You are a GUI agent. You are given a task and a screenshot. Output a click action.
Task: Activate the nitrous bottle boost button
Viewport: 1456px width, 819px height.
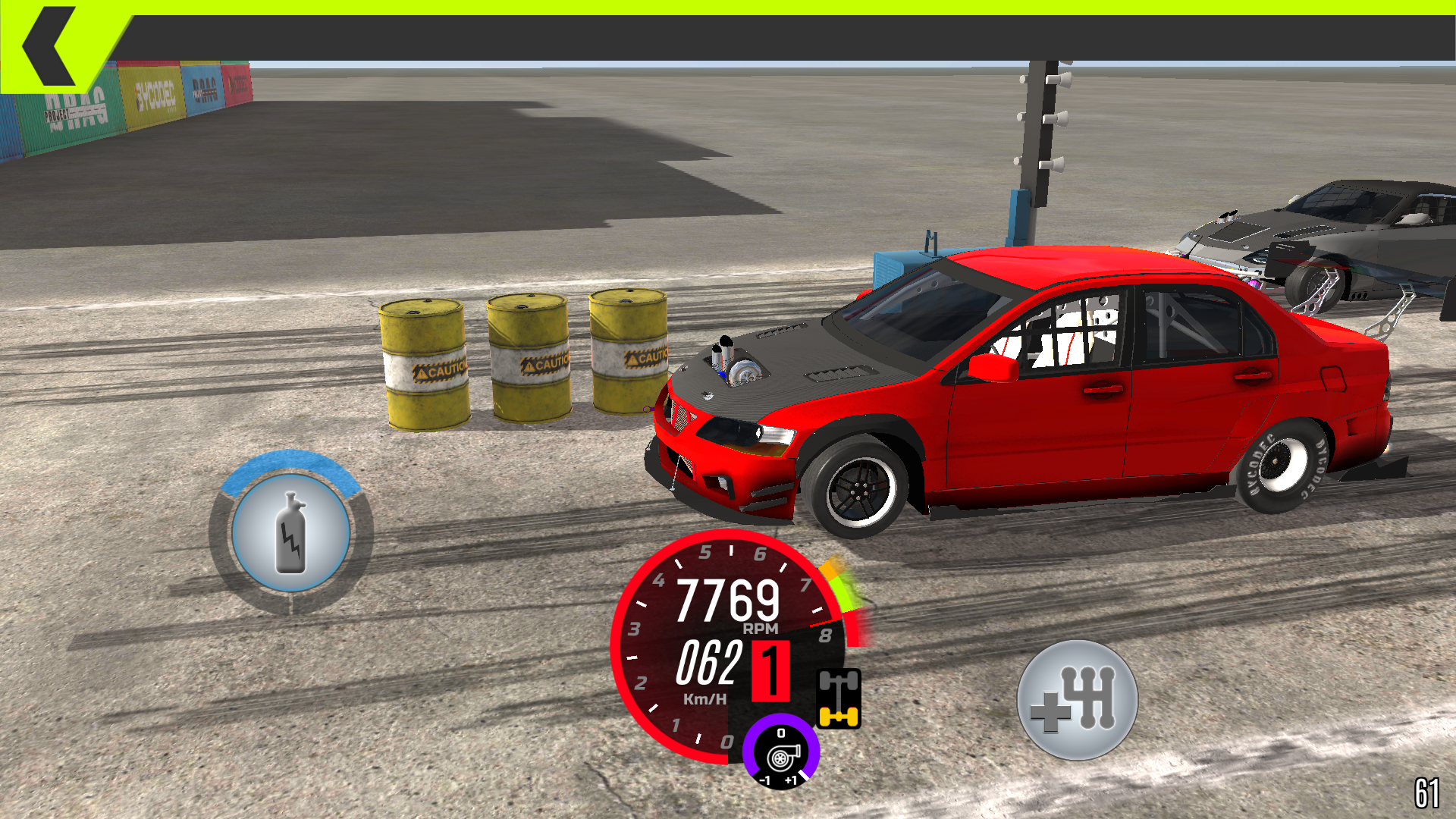[291, 533]
